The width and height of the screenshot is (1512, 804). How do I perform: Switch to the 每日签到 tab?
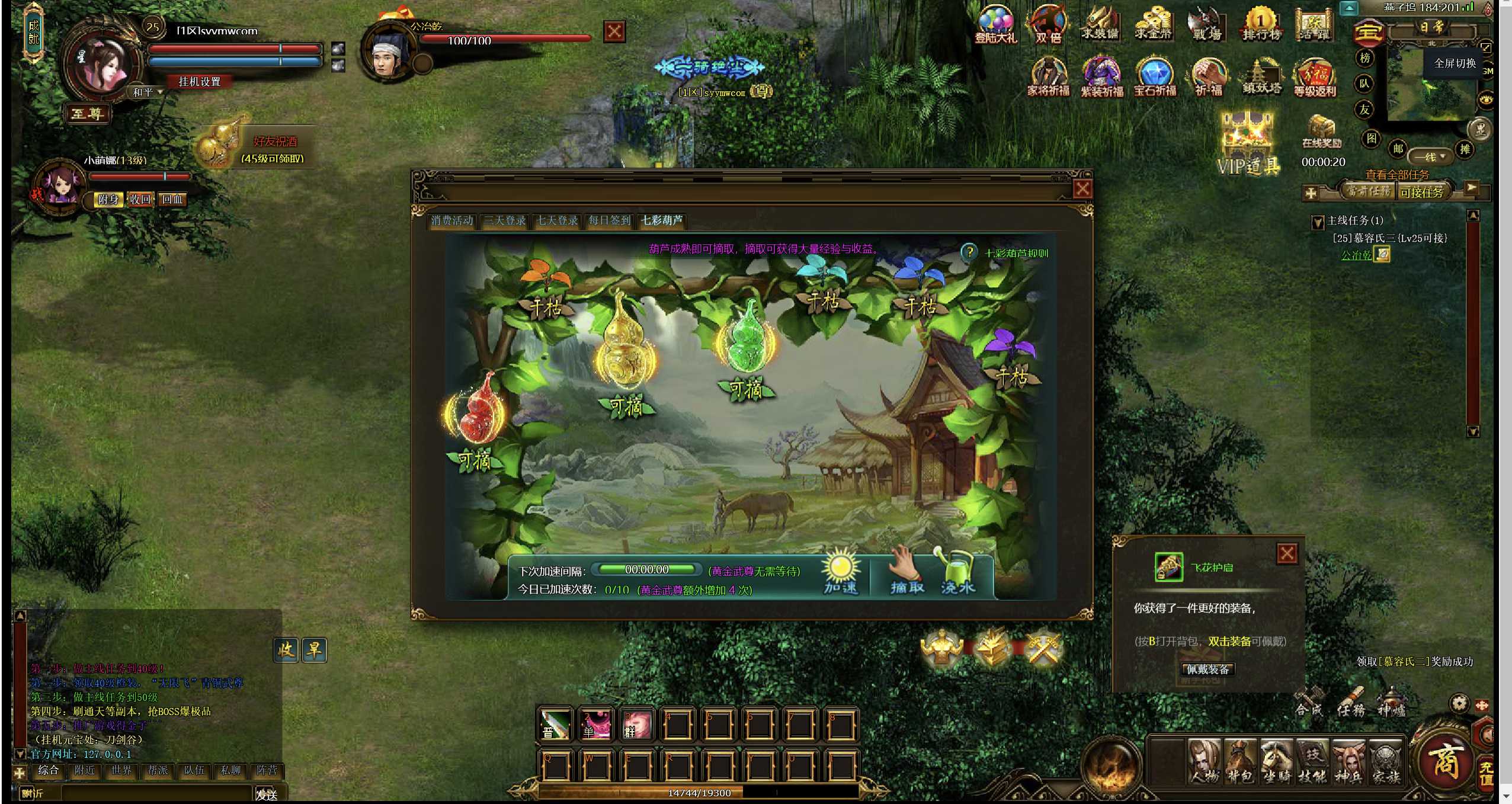pyautogui.click(x=609, y=220)
